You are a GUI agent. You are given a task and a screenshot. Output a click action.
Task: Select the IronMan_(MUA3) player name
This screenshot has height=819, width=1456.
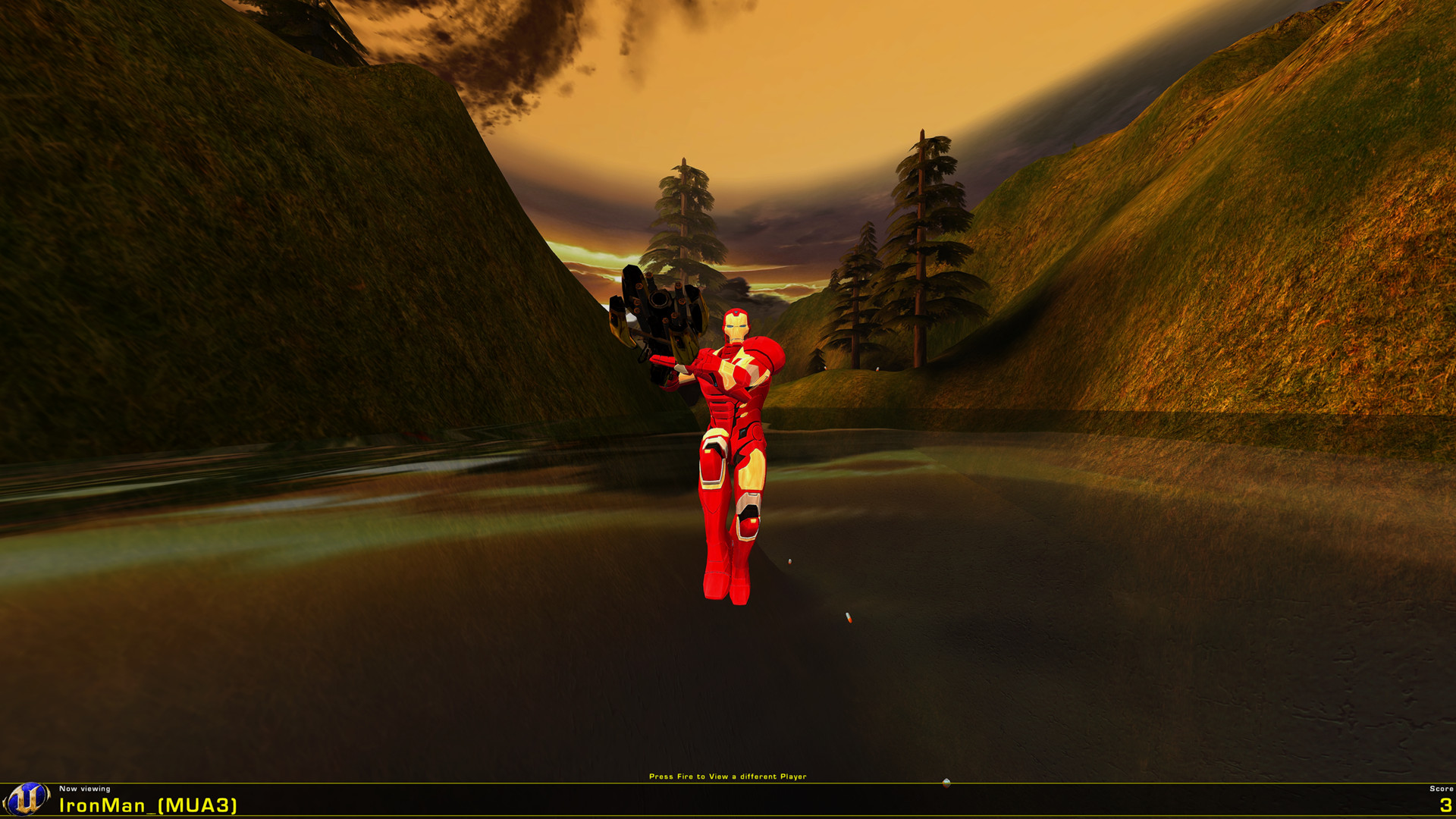click(148, 805)
